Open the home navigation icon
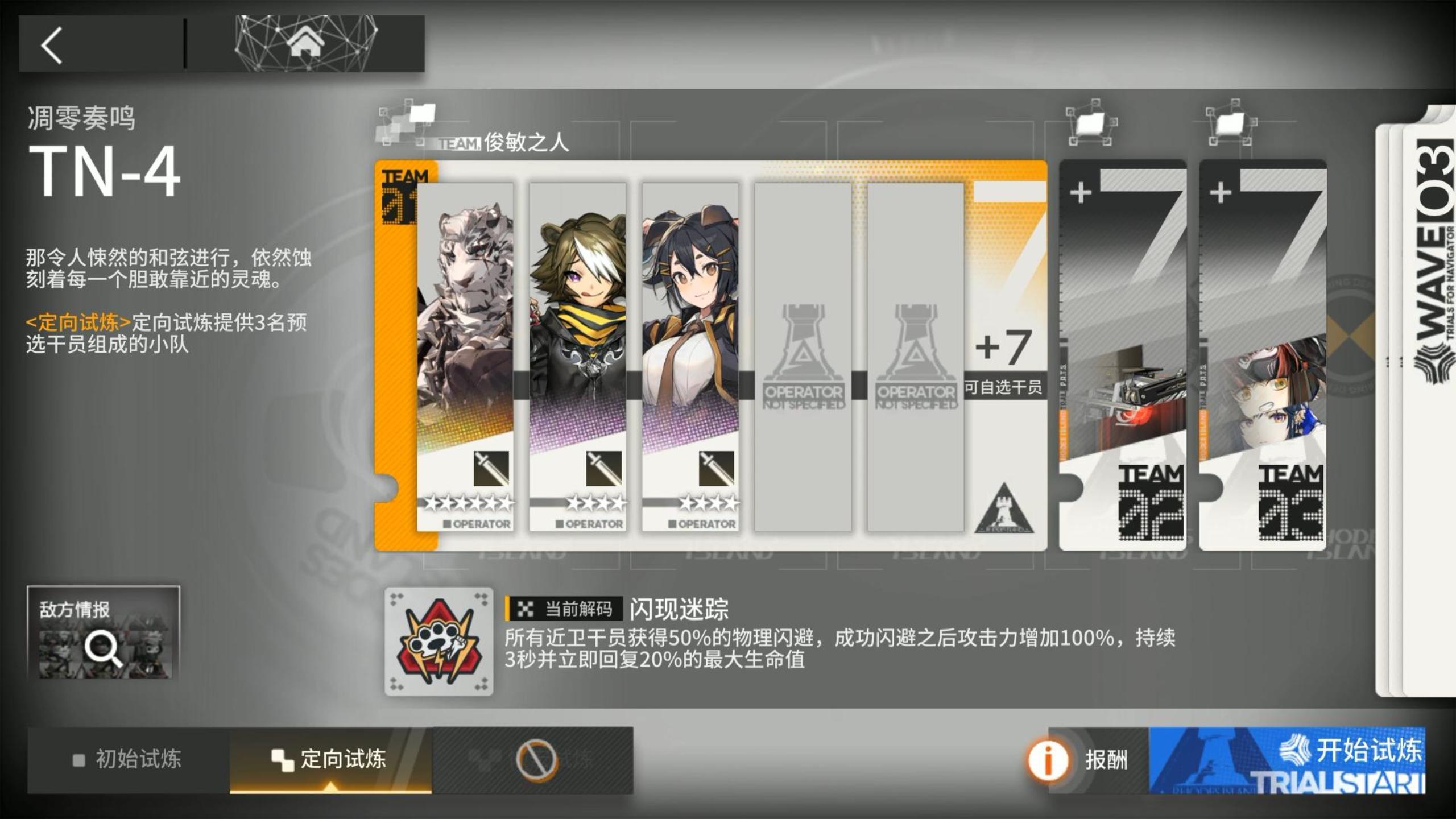The image size is (1456, 819). tap(305, 43)
